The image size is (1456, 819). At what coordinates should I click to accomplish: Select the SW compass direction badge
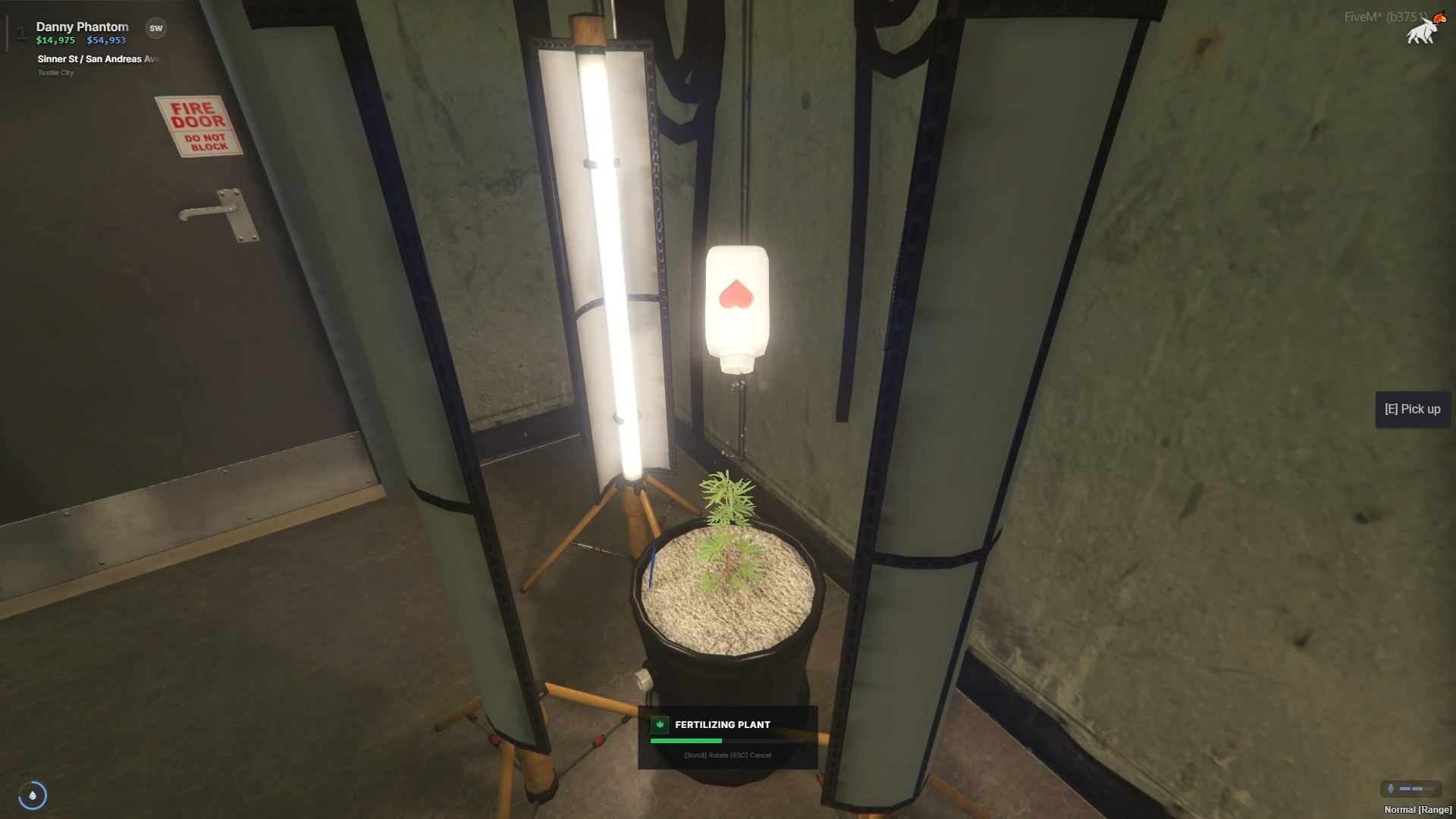pyautogui.click(x=155, y=28)
